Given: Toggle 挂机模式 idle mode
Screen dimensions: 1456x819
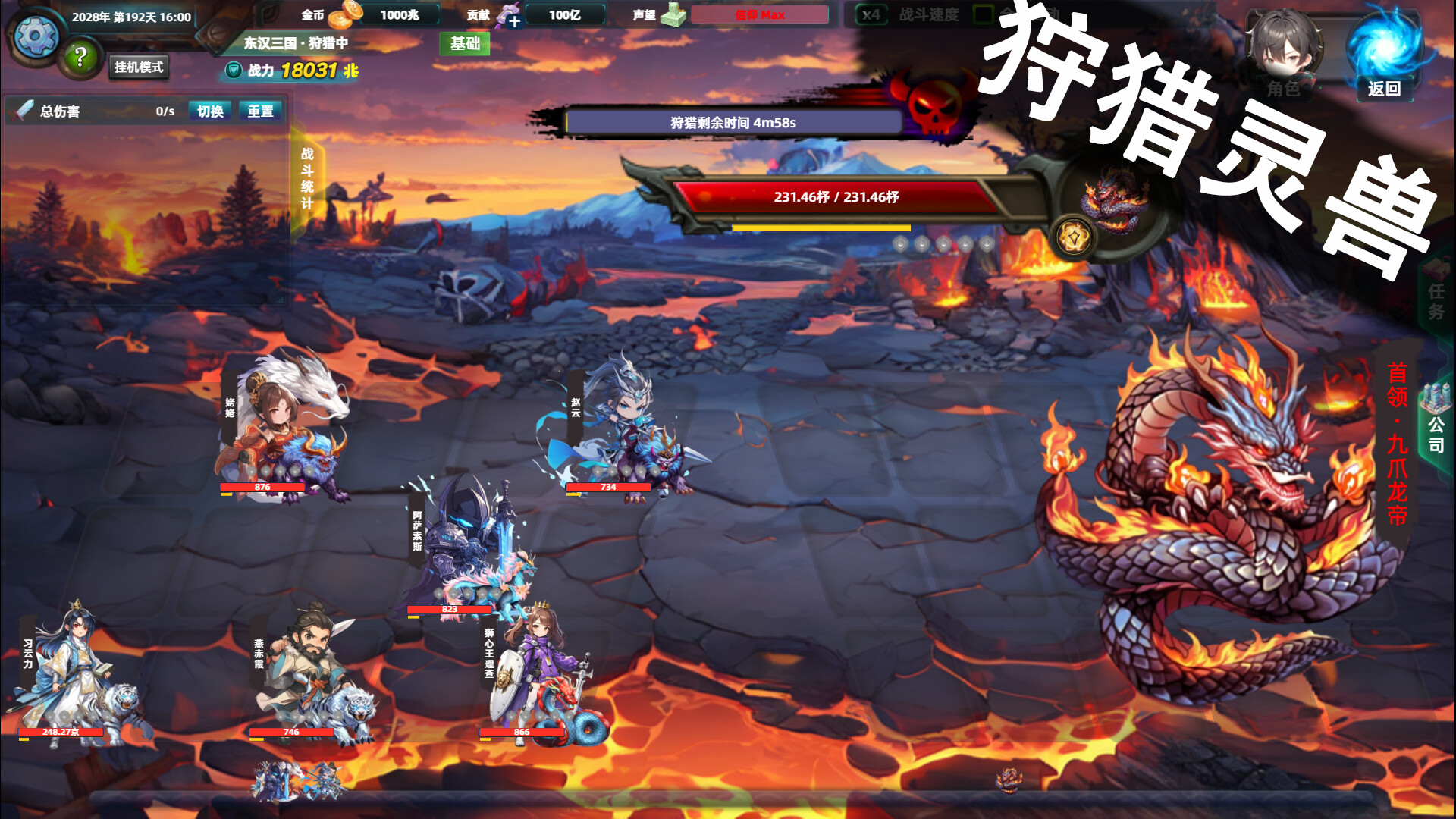Looking at the screenshot, I should pos(139,68).
